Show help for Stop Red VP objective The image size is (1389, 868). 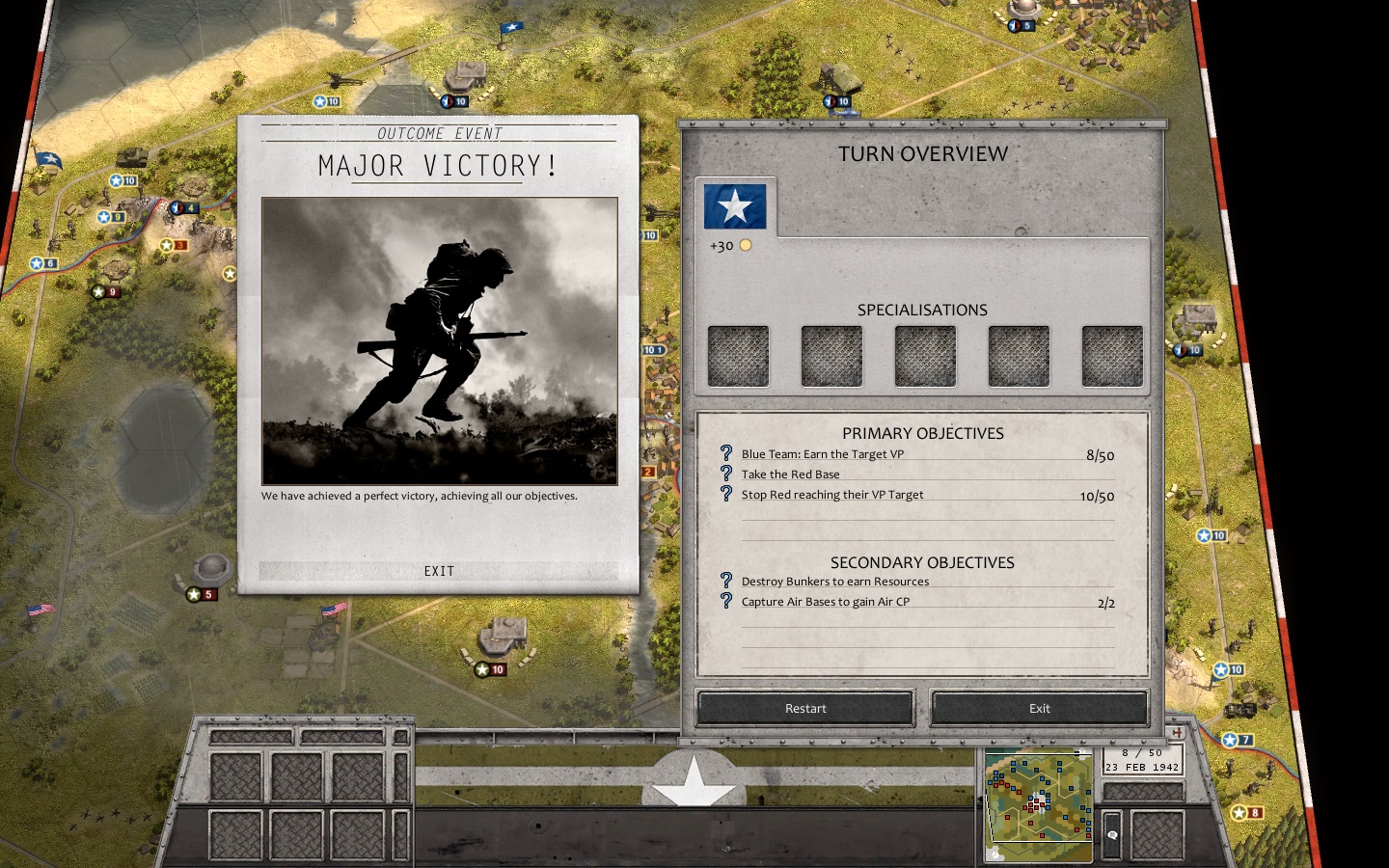click(726, 493)
